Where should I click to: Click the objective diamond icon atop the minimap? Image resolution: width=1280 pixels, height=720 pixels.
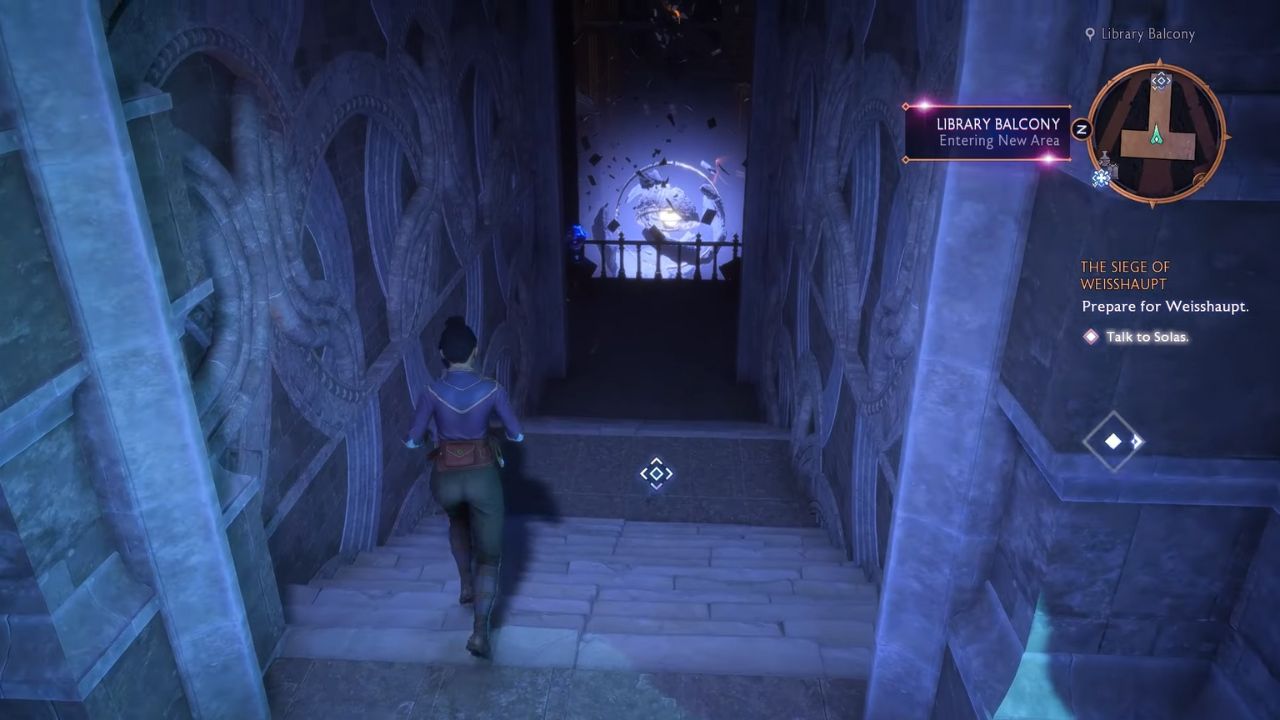1160,81
